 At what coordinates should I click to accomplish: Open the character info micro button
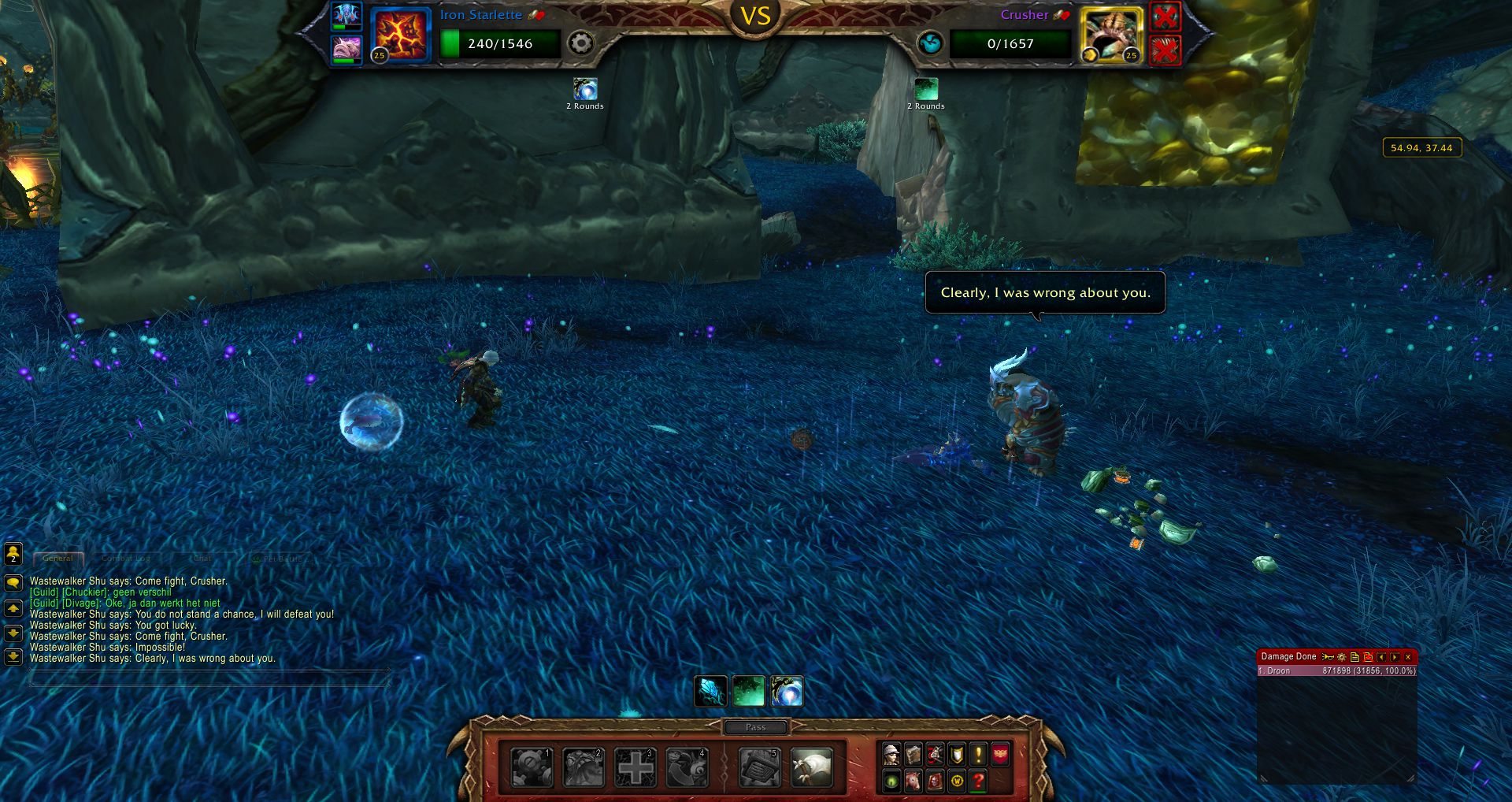tap(891, 755)
